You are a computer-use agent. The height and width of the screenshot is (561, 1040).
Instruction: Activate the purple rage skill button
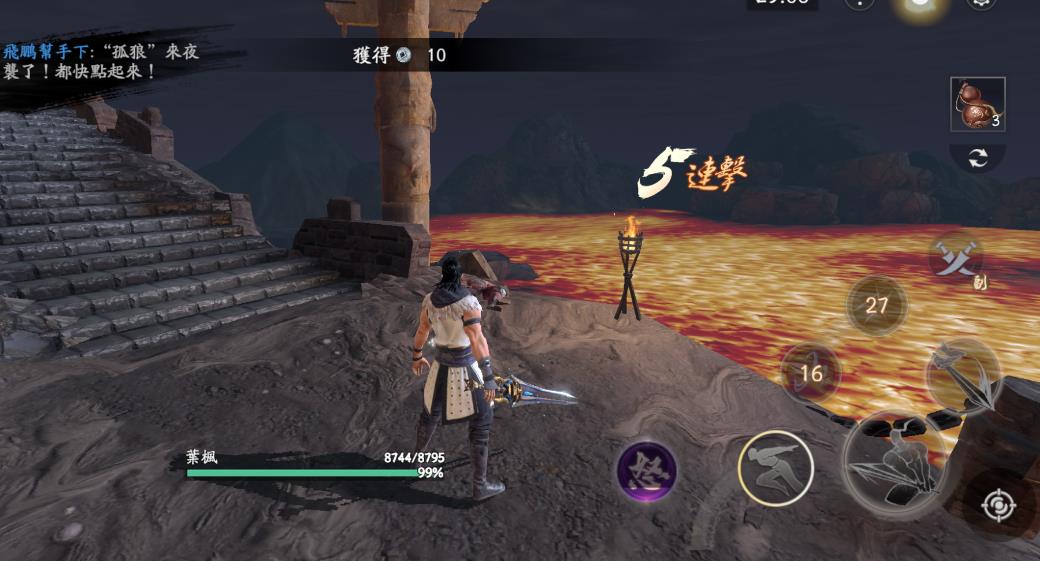pos(646,470)
